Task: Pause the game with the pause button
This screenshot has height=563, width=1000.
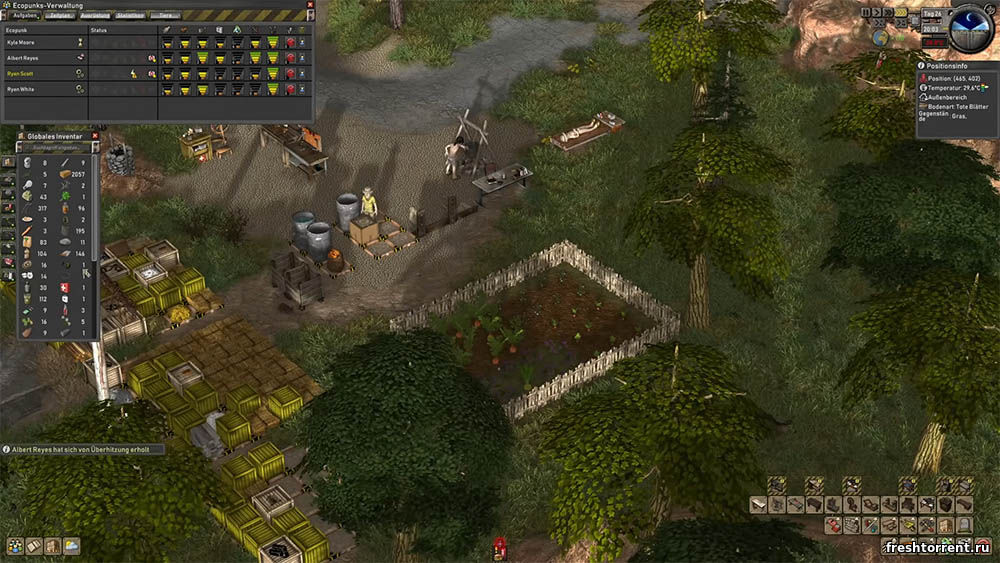Action: coord(866,13)
